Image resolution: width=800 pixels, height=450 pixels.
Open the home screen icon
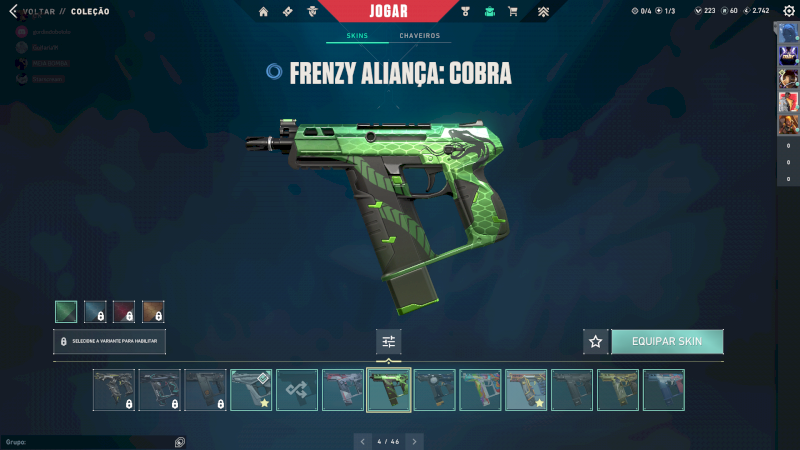tap(264, 12)
